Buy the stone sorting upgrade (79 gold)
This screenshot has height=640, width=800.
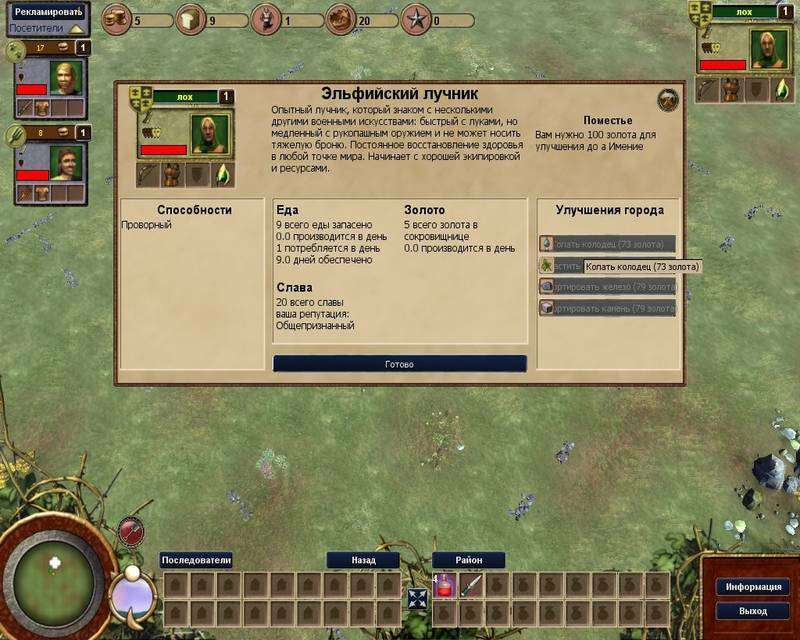click(607, 308)
